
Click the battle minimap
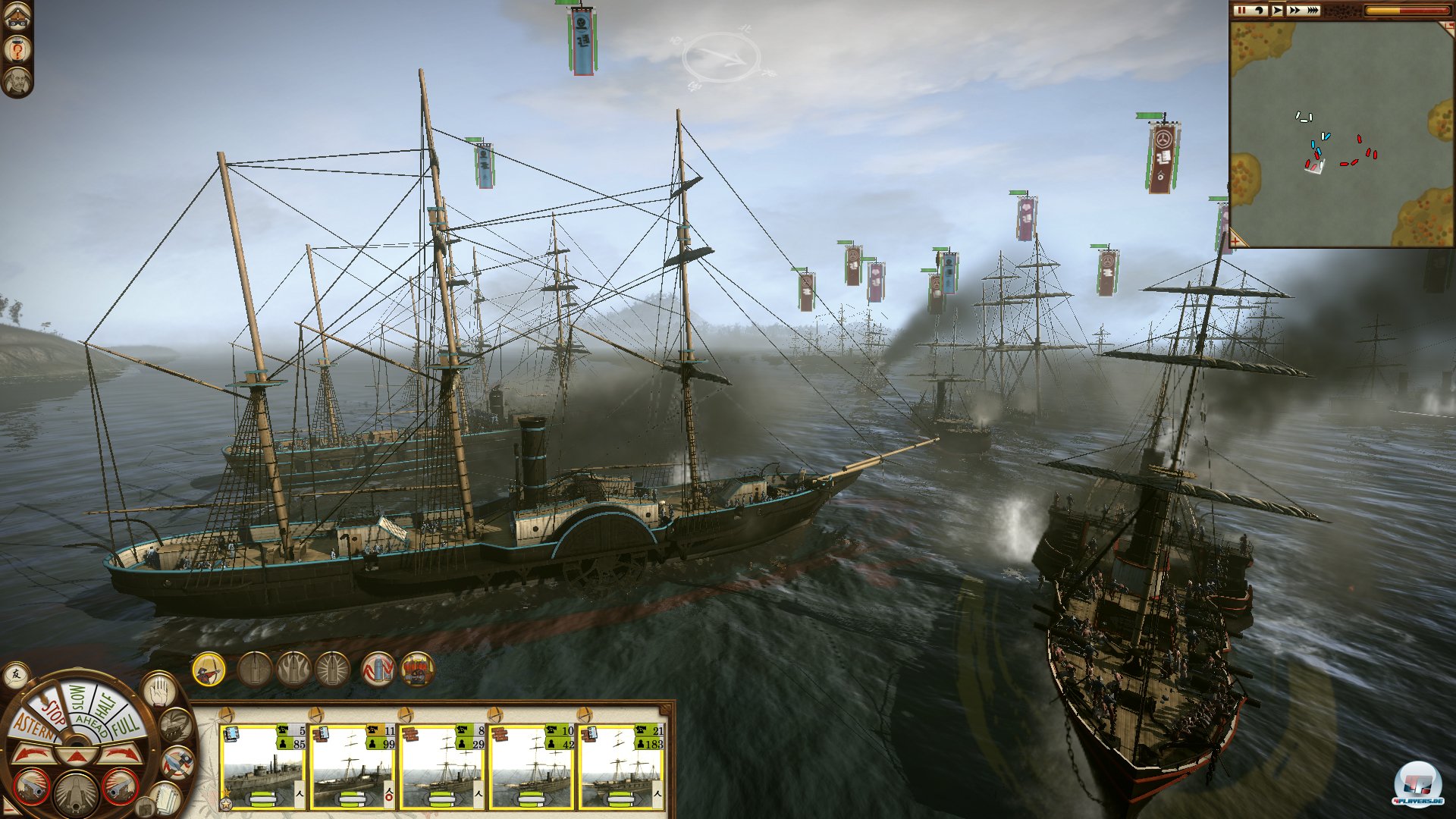pos(1341,133)
